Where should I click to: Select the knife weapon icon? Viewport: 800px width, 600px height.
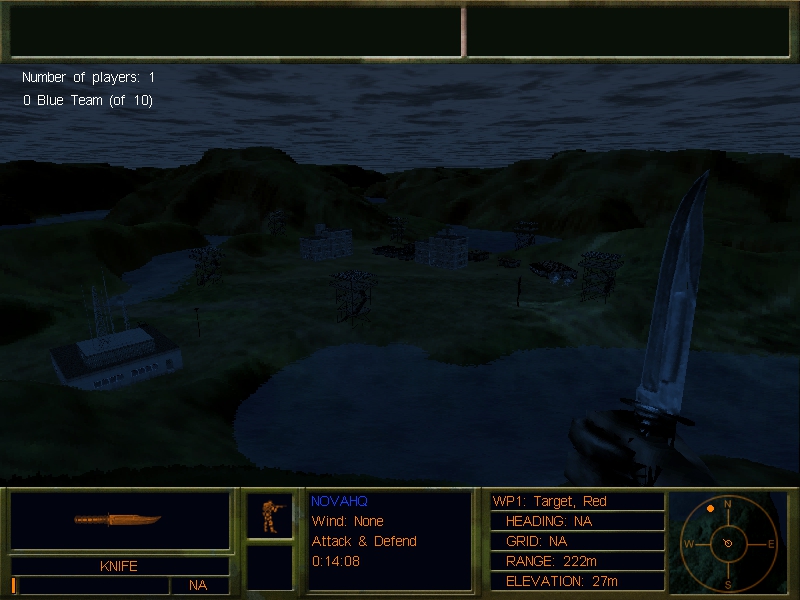(117, 520)
